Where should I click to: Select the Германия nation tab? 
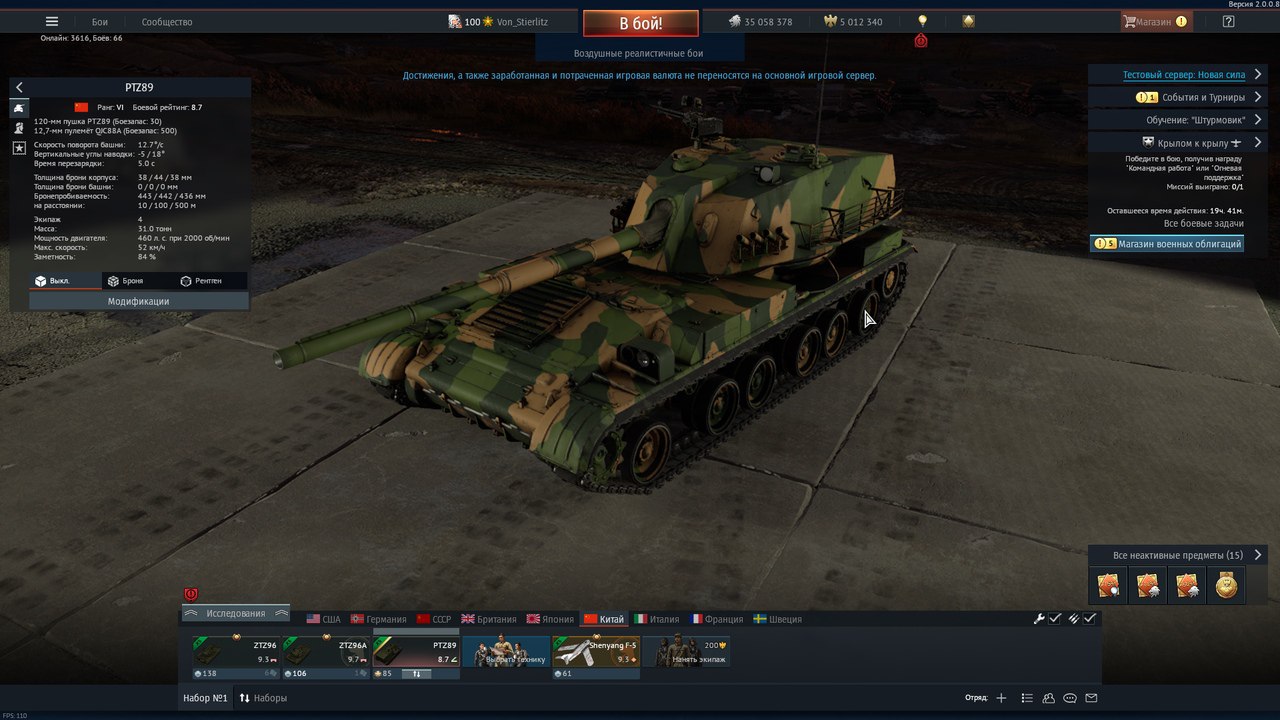pos(379,619)
